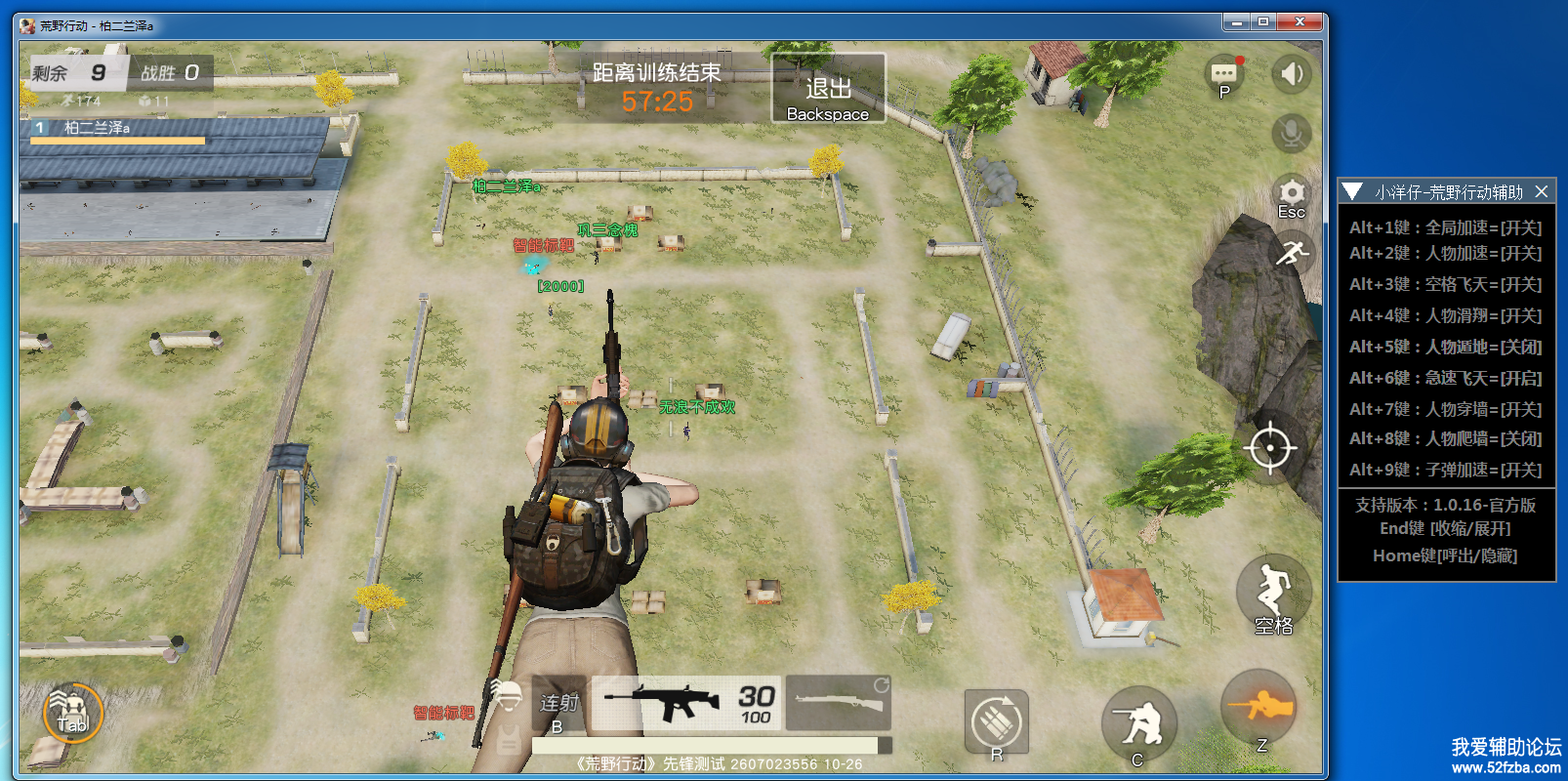The width and height of the screenshot is (1568, 781).
Task: Toggle the speaker sound icon
Action: click(x=1291, y=74)
